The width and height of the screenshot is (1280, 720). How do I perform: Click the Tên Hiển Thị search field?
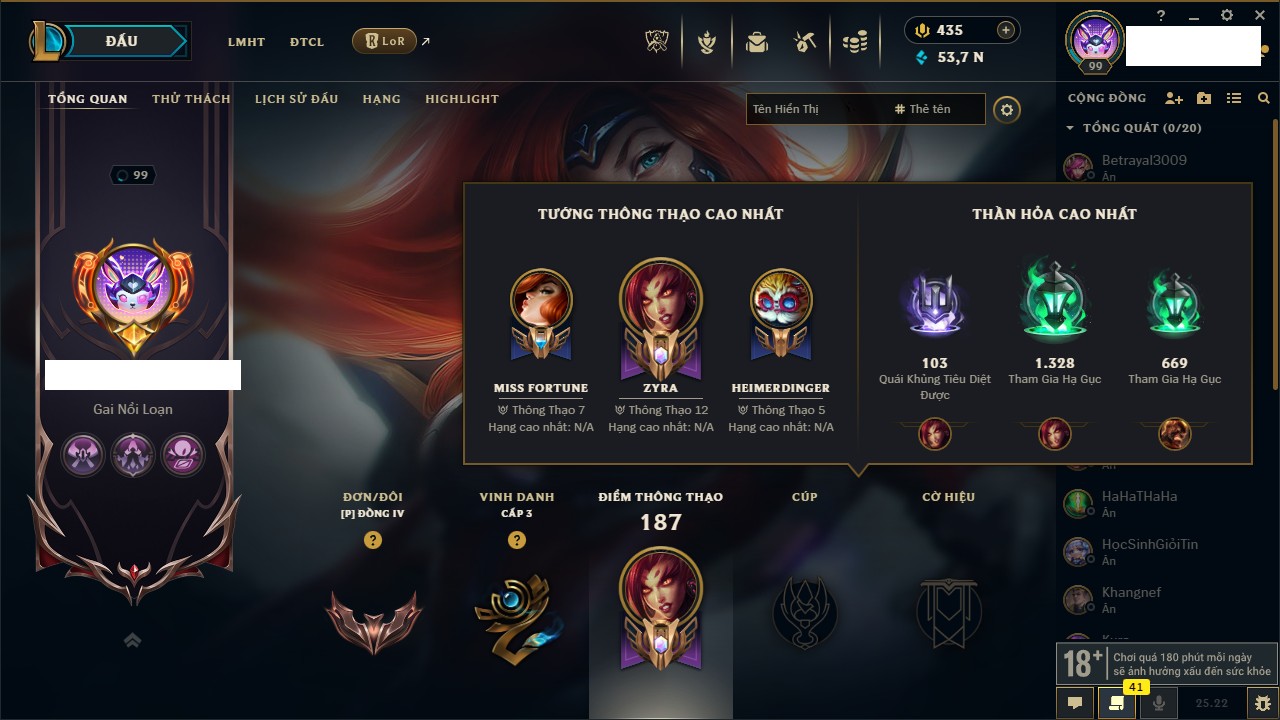(x=810, y=109)
